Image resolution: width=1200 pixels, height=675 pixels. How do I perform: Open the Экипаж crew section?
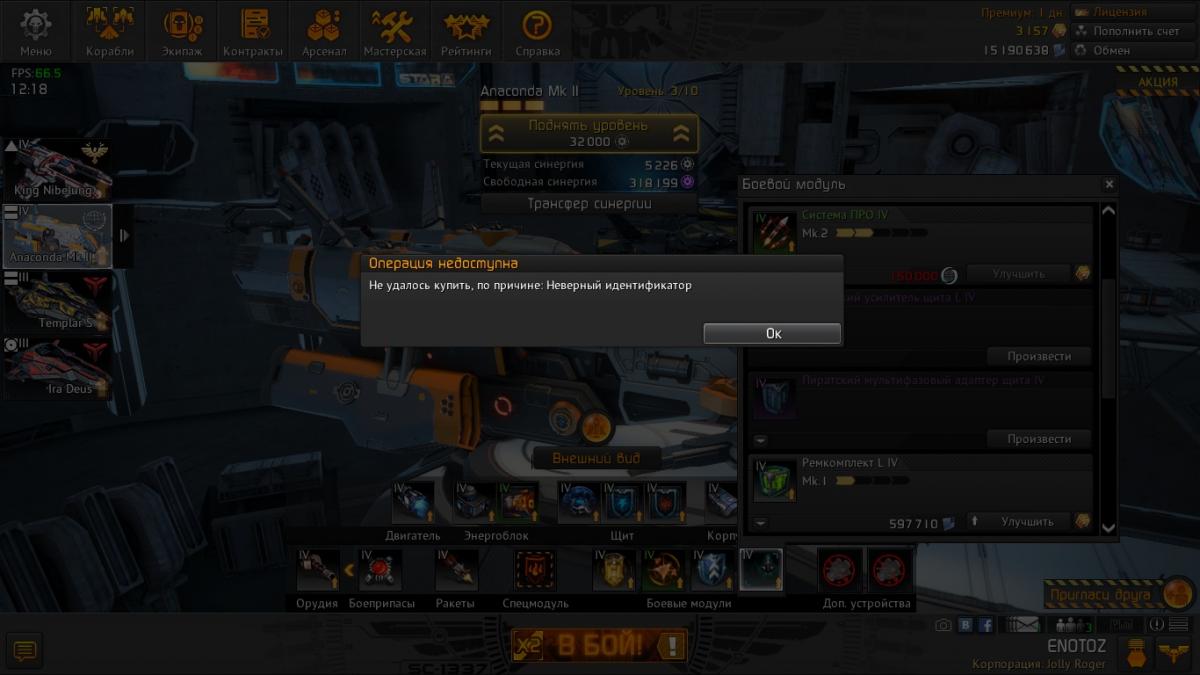(182, 32)
